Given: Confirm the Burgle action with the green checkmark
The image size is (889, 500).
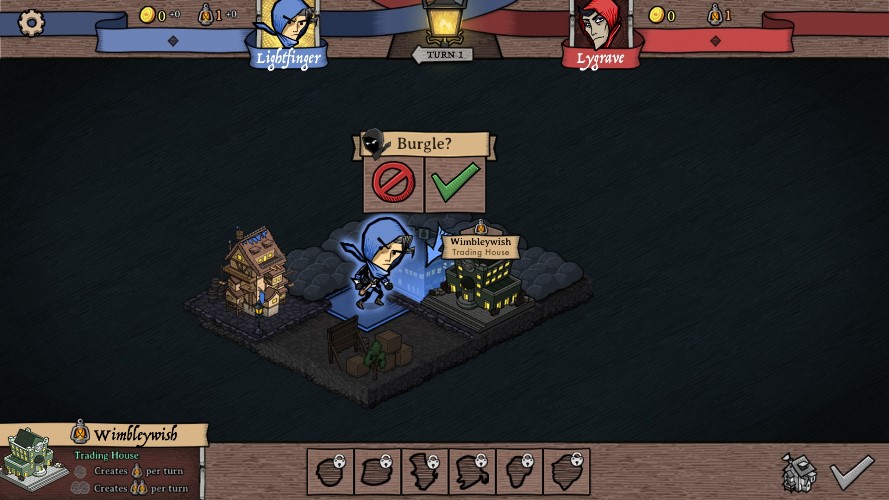Looking at the screenshot, I should 455,184.
